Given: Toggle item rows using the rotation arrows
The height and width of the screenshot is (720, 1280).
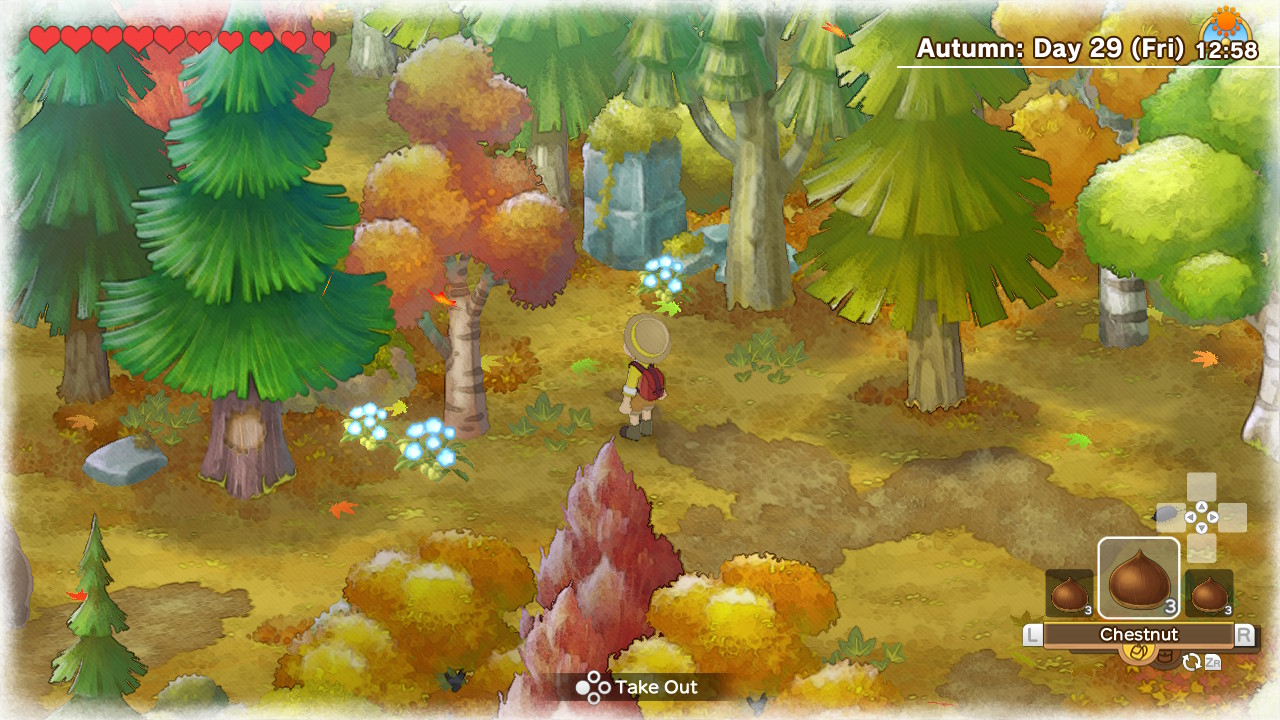Looking at the screenshot, I should click(x=1192, y=660).
